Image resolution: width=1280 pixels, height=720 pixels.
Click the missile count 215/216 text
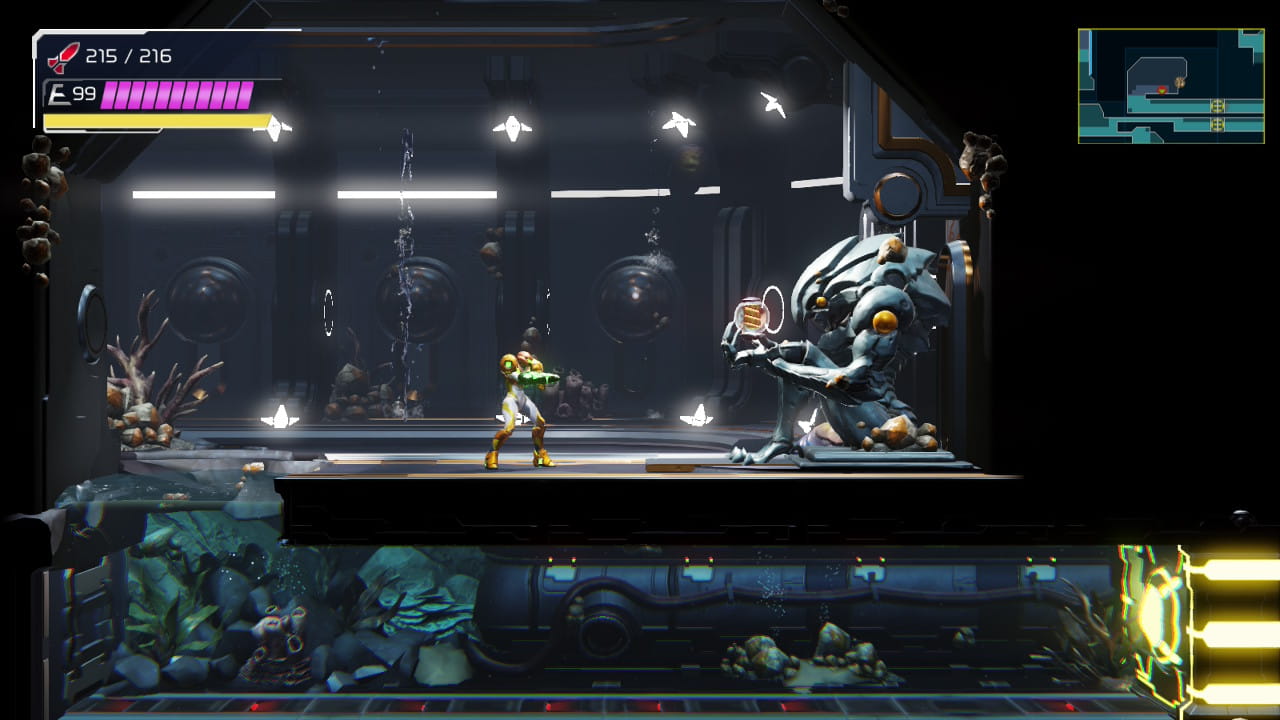tap(128, 56)
